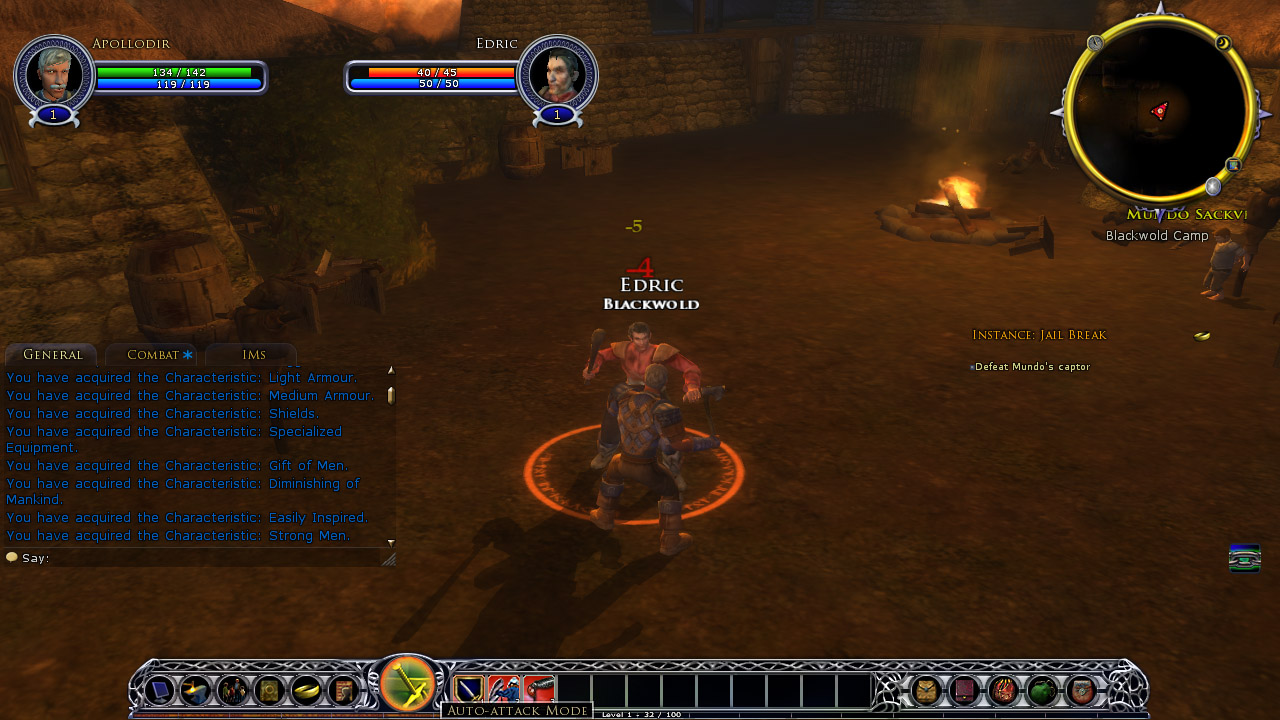Image resolution: width=1280 pixels, height=720 pixels.
Task: Click the Say chat input field
Action: pyautogui.click(x=200, y=558)
